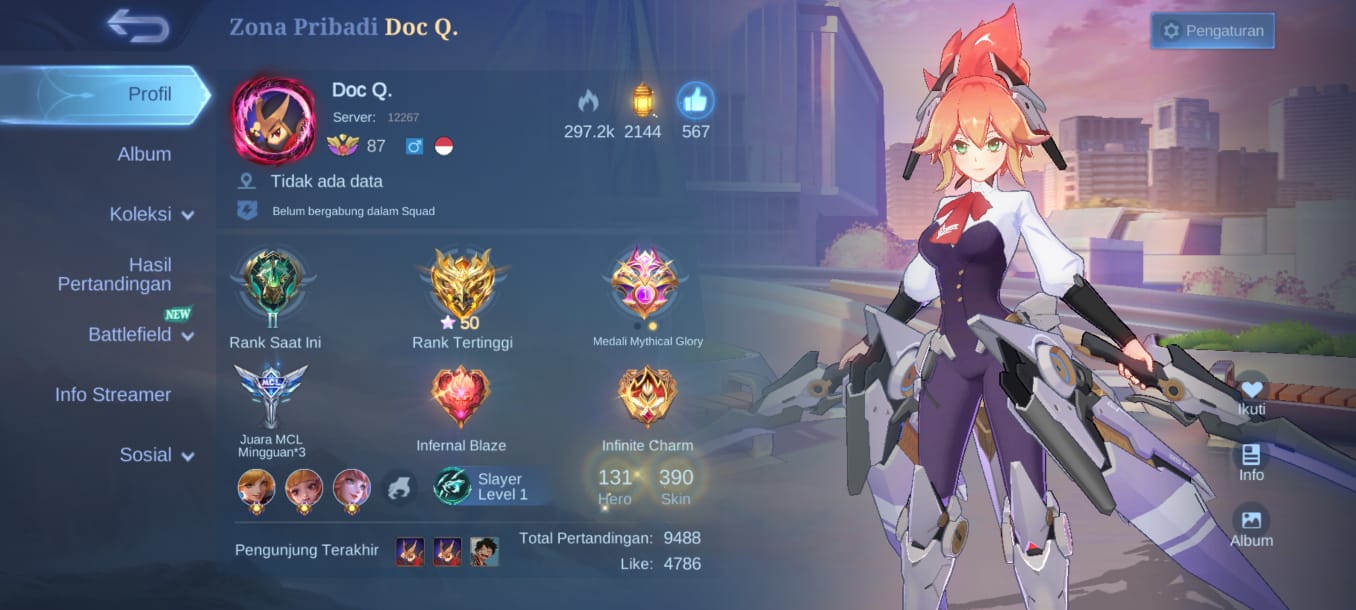Inspect the Rank Tertinggi medal
Viewport: 1356px width, 610px height.
pos(462,285)
